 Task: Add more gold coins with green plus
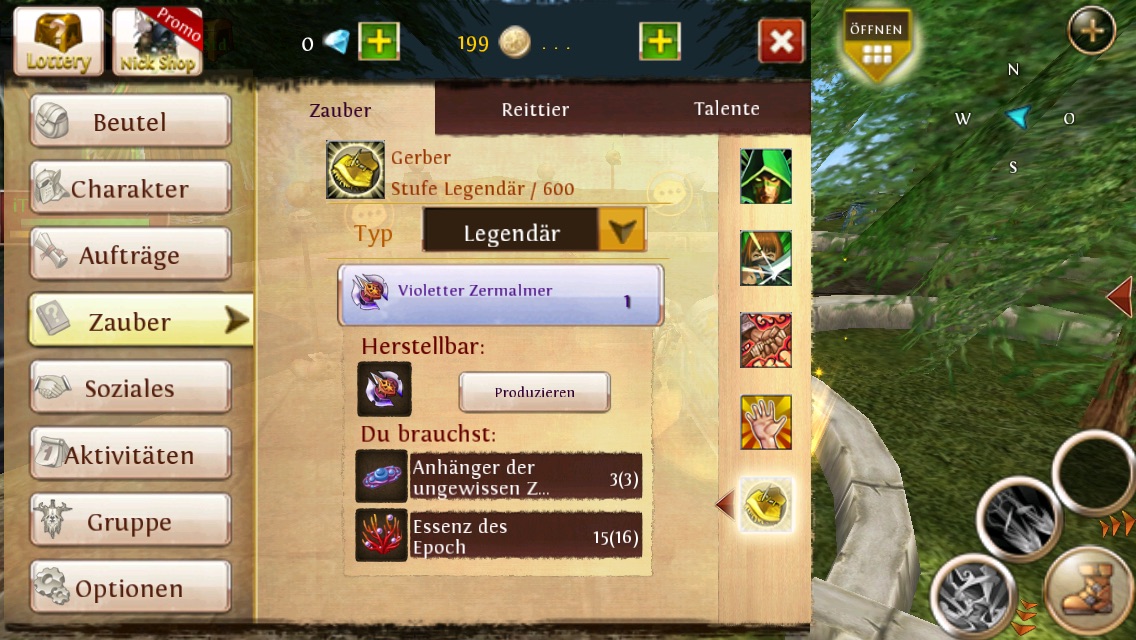[x=659, y=42]
